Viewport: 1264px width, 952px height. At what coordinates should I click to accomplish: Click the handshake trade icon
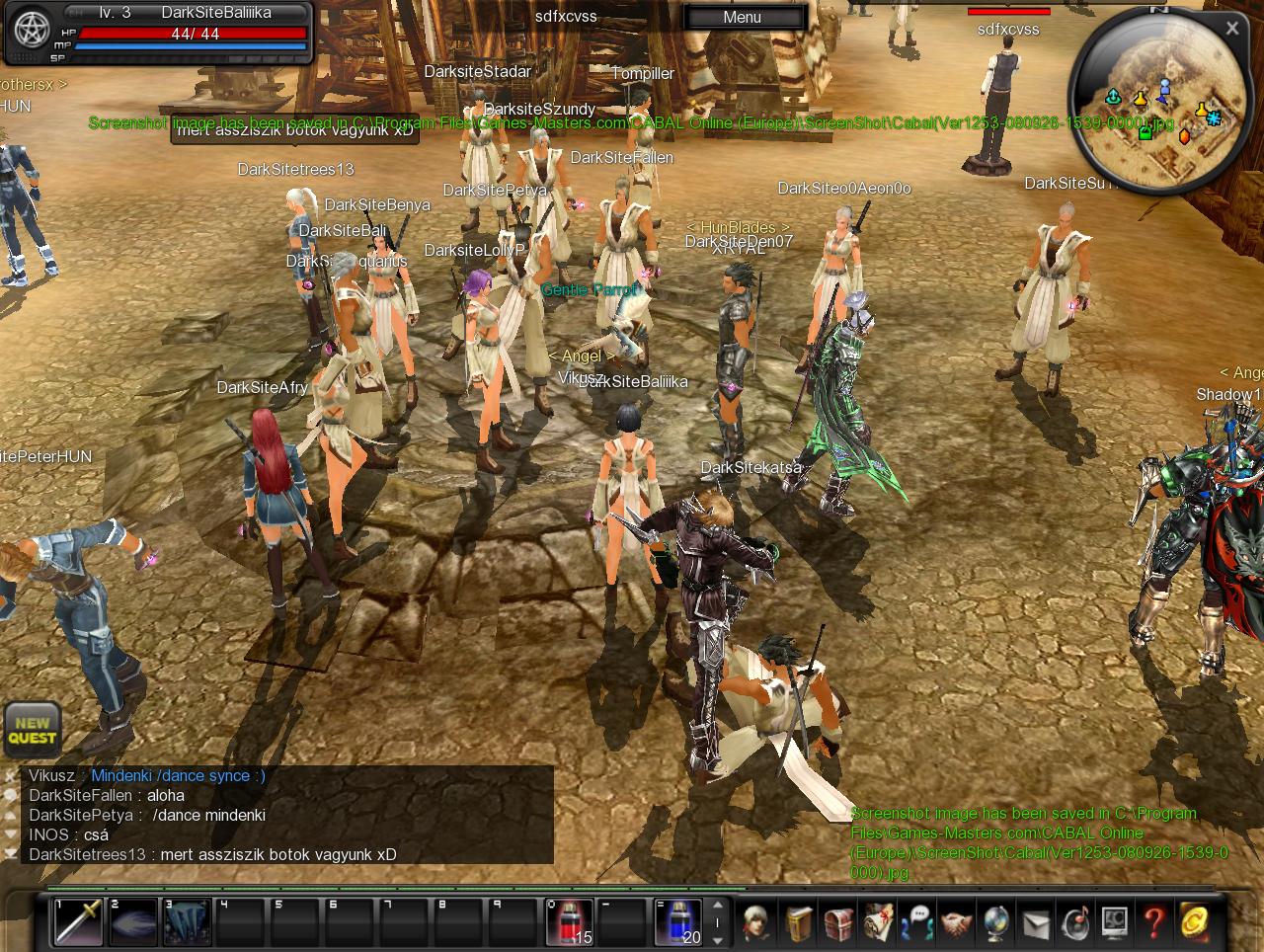click(956, 923)
